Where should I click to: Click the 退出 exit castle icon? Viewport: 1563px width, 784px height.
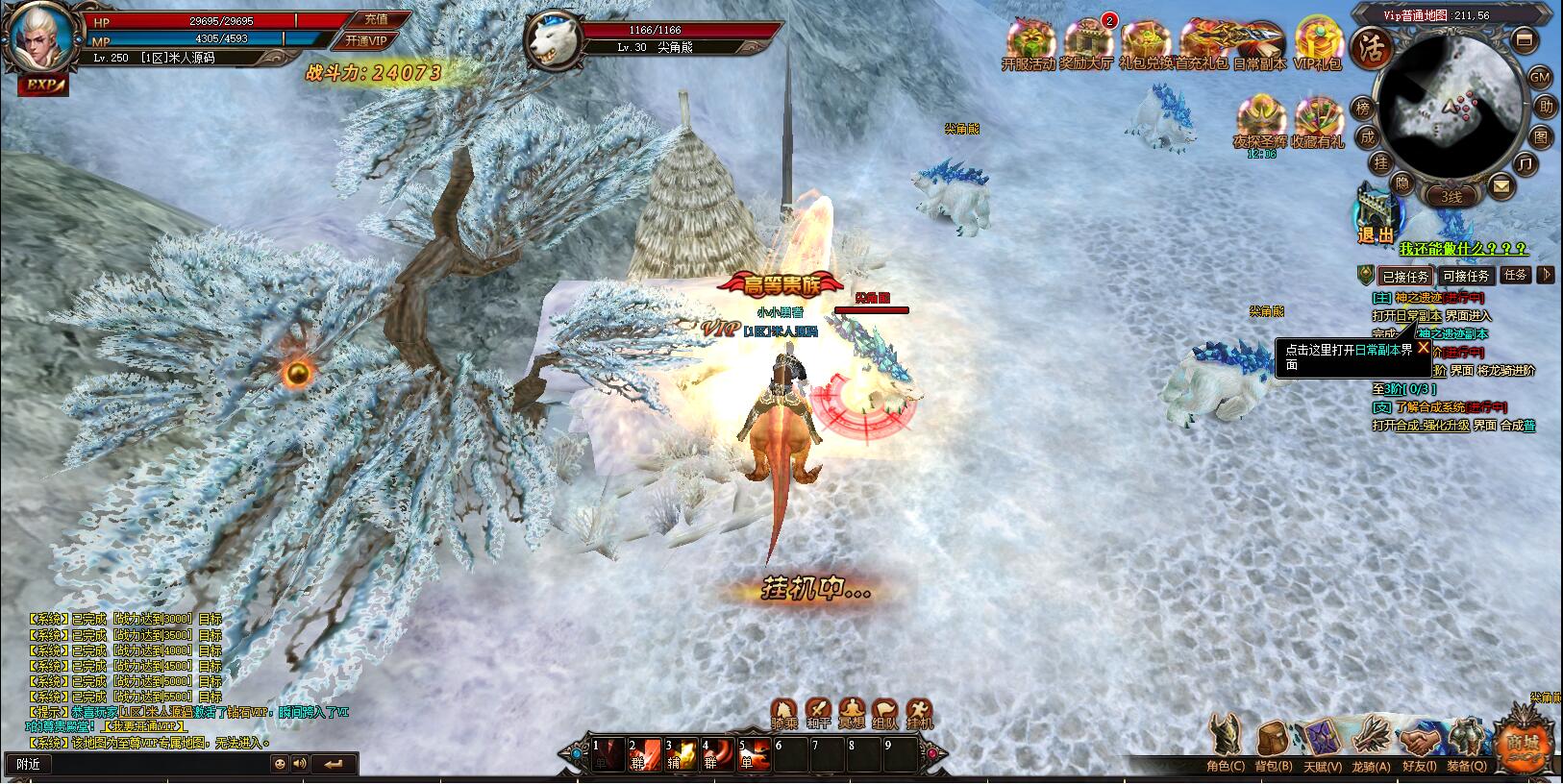coord(1376,216)
